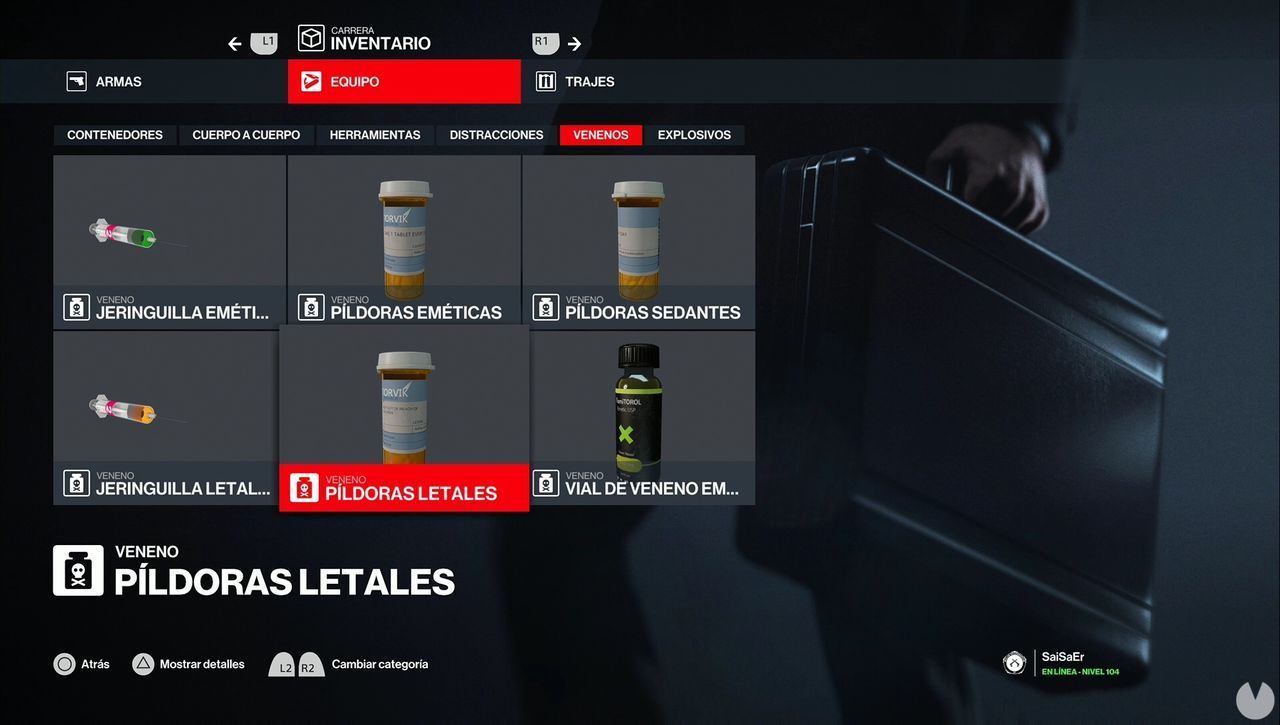
Task: Select the Trajes suit icon
Action: 546,81
